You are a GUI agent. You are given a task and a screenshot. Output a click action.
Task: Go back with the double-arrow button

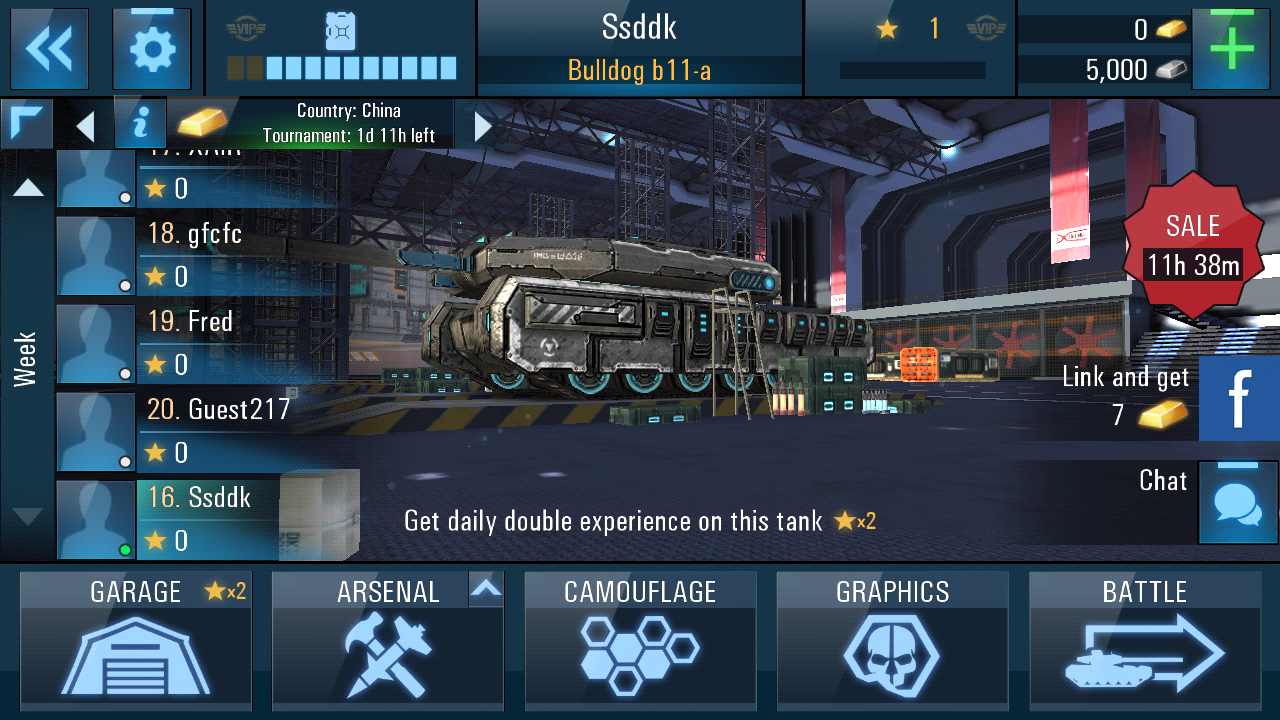49,48
